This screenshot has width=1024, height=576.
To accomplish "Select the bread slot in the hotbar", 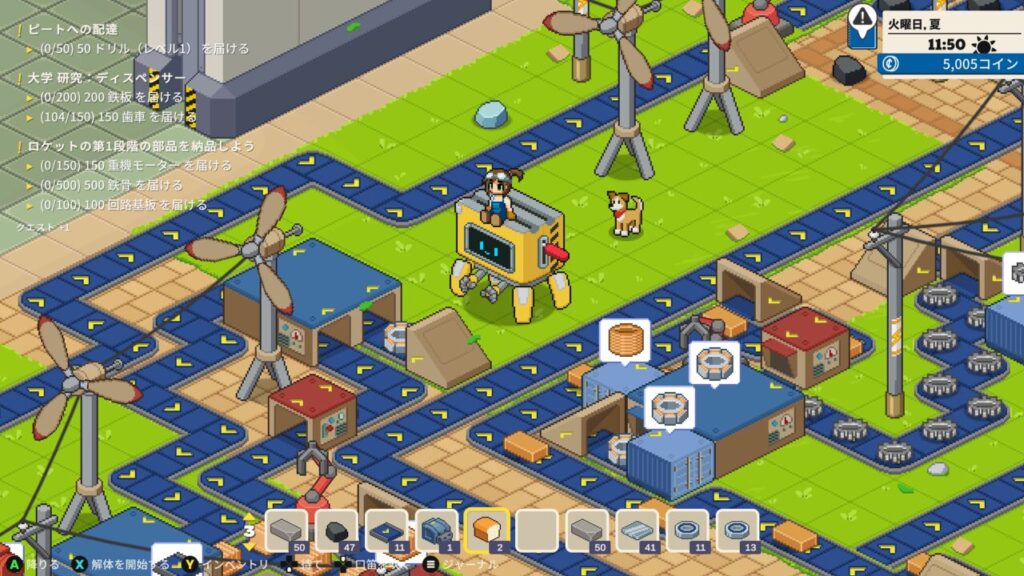I will 487,530.
